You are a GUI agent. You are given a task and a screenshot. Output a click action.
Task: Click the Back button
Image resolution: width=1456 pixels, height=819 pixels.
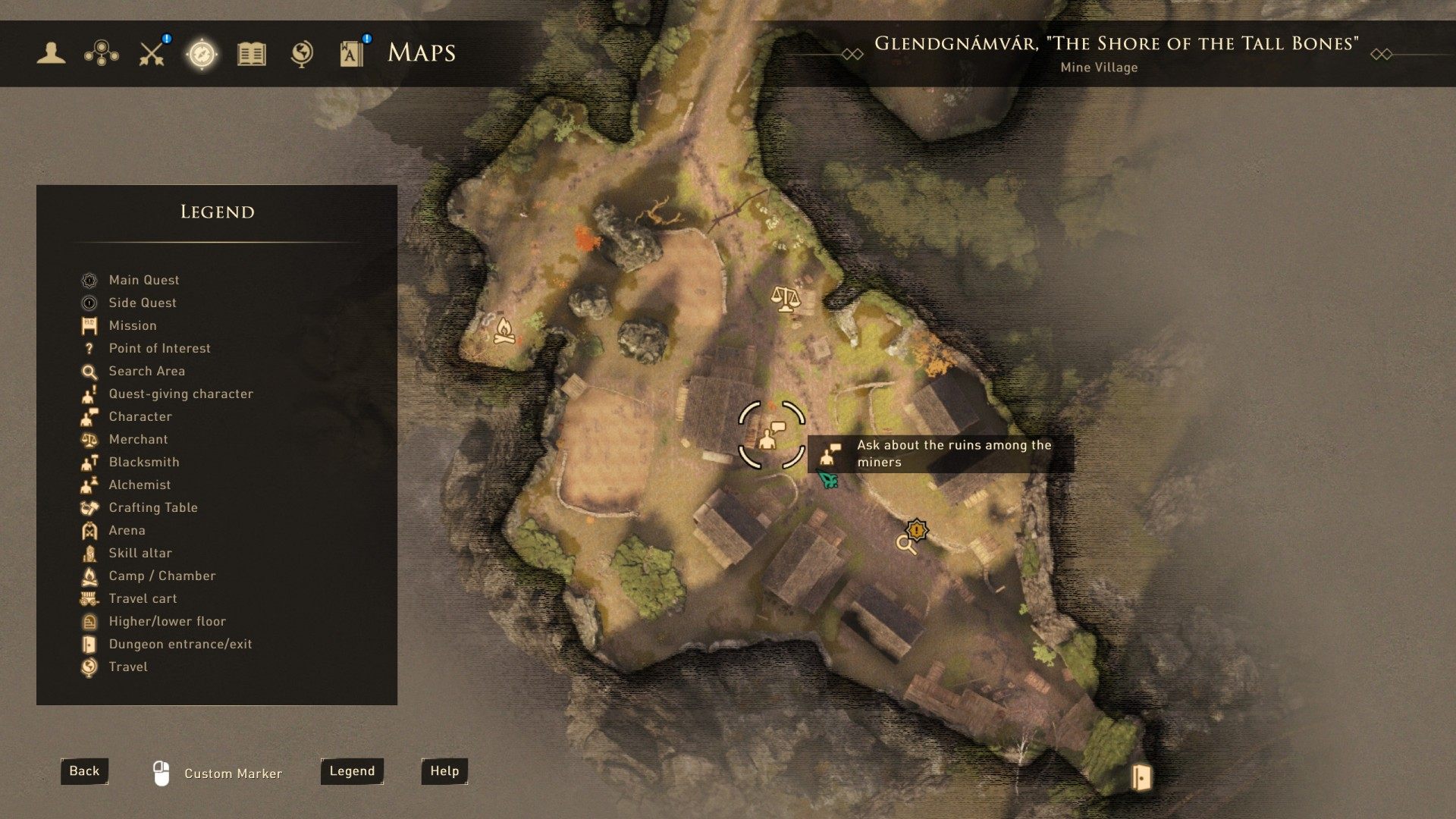tap(84, 771)
